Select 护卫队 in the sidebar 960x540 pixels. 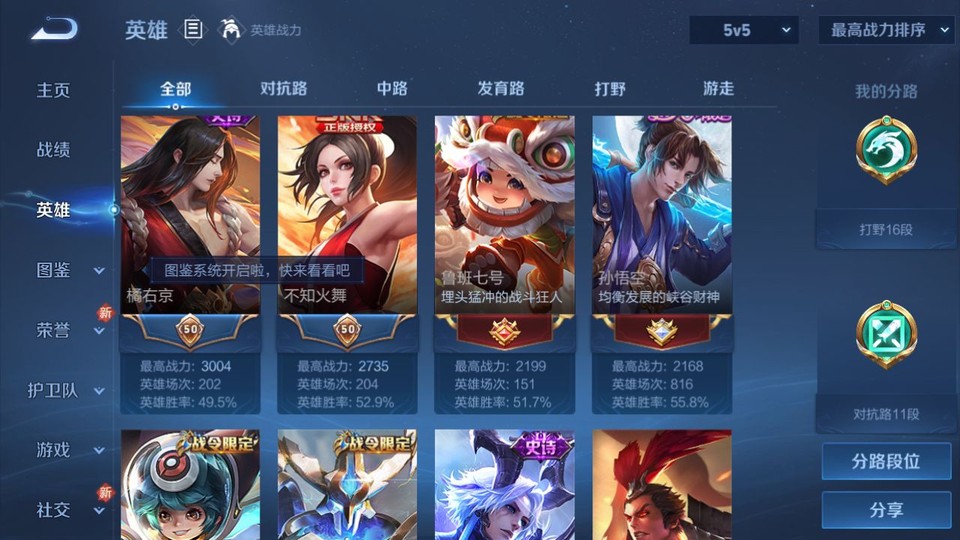(x=60, y=390)
